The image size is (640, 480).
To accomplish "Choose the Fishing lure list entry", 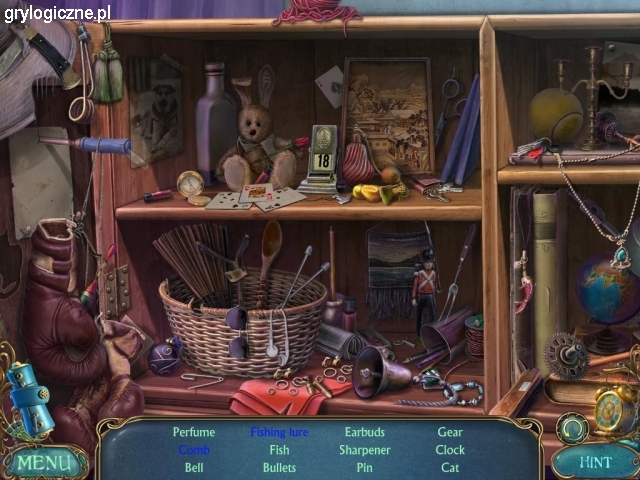I will (x=279, y=433).
